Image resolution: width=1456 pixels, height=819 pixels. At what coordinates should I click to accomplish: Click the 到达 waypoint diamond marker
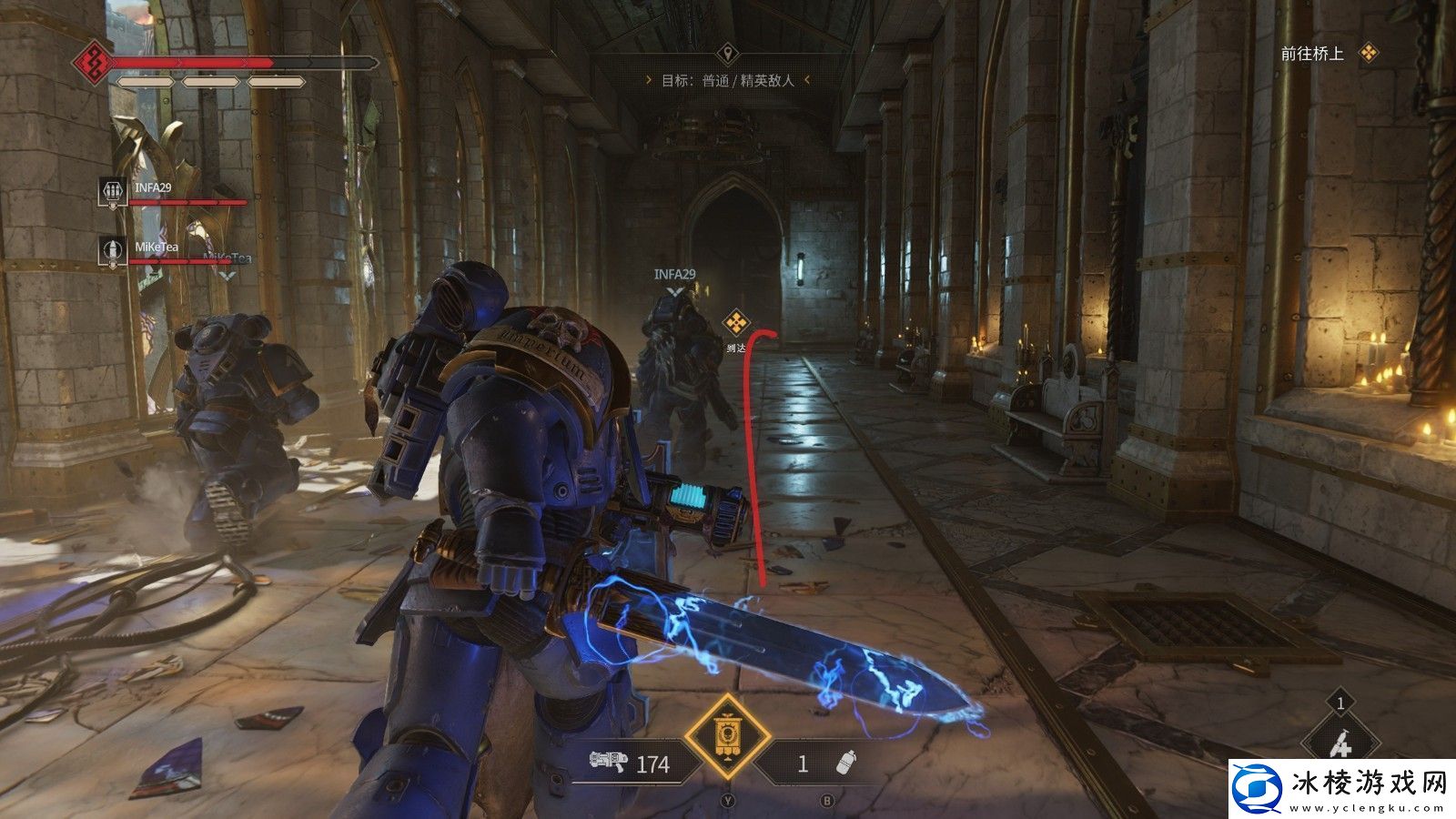tap(736, 322)
